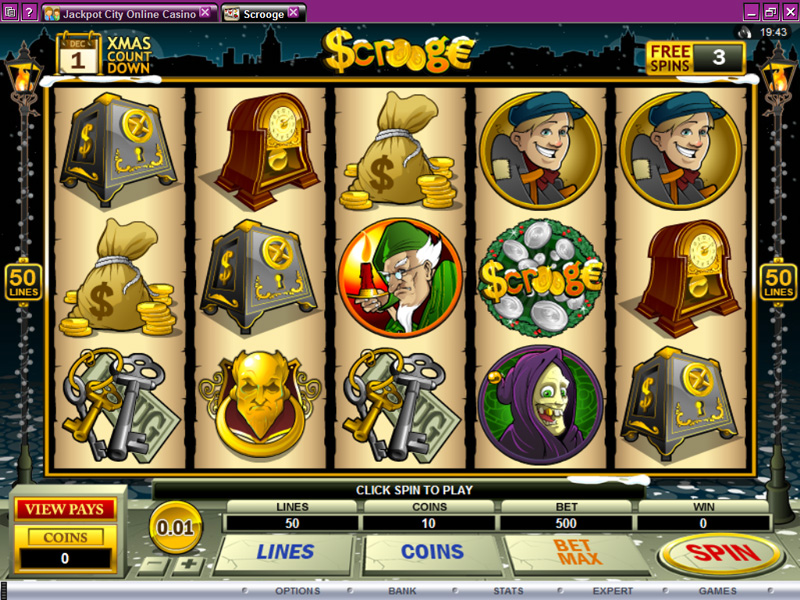Viewport: 800px width, 600px height.
Task: Open the Bank menu
Action: coord(403,591)
